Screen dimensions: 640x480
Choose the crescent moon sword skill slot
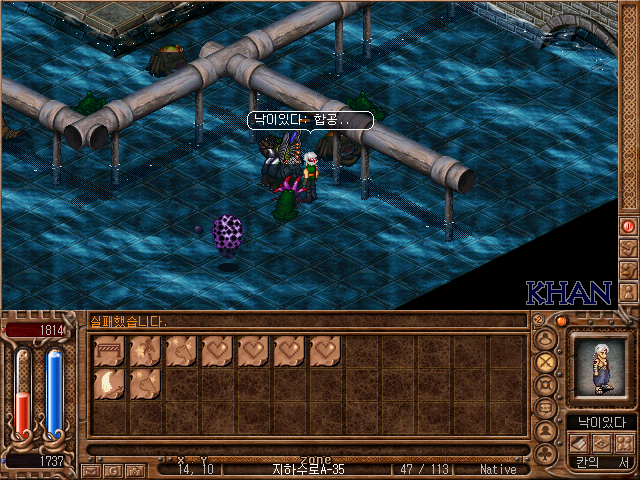(109, 385)
